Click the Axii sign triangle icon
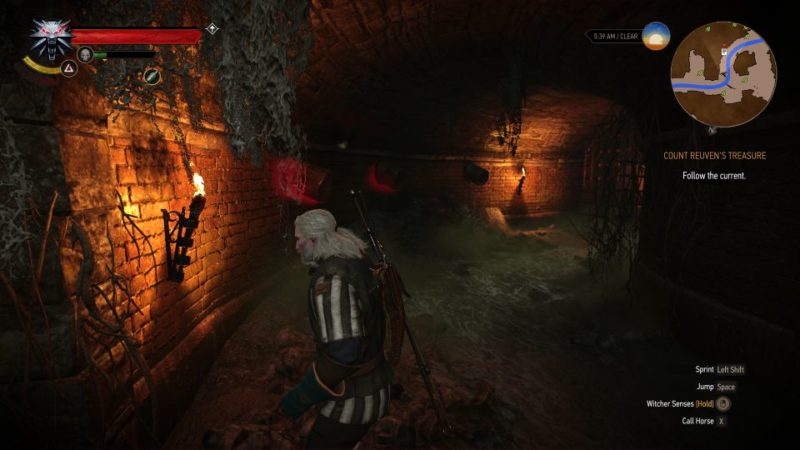The image size is (800, 450). [x=69, y=68]
